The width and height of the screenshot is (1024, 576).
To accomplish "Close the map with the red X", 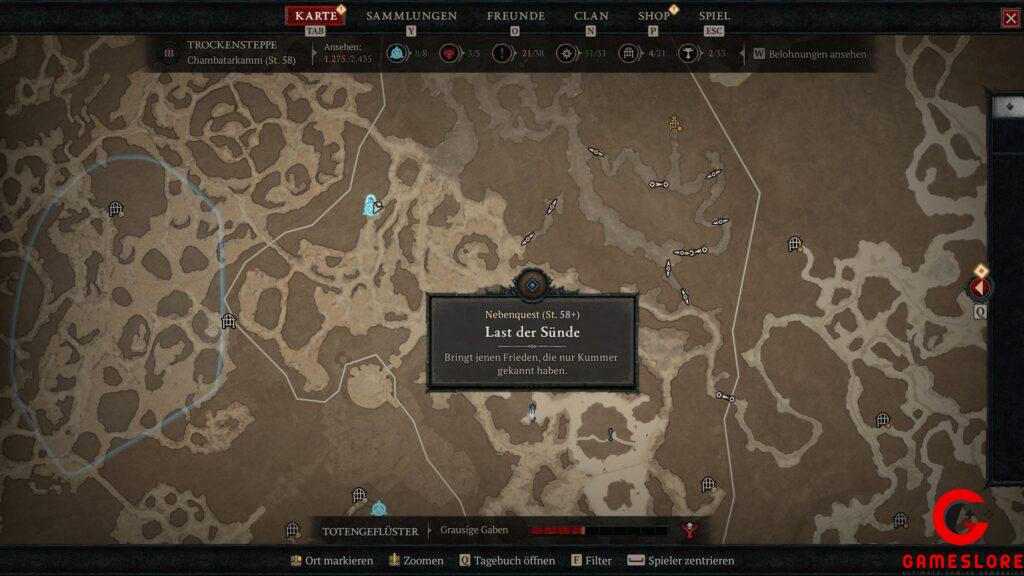I will (x=1010, y=18).
